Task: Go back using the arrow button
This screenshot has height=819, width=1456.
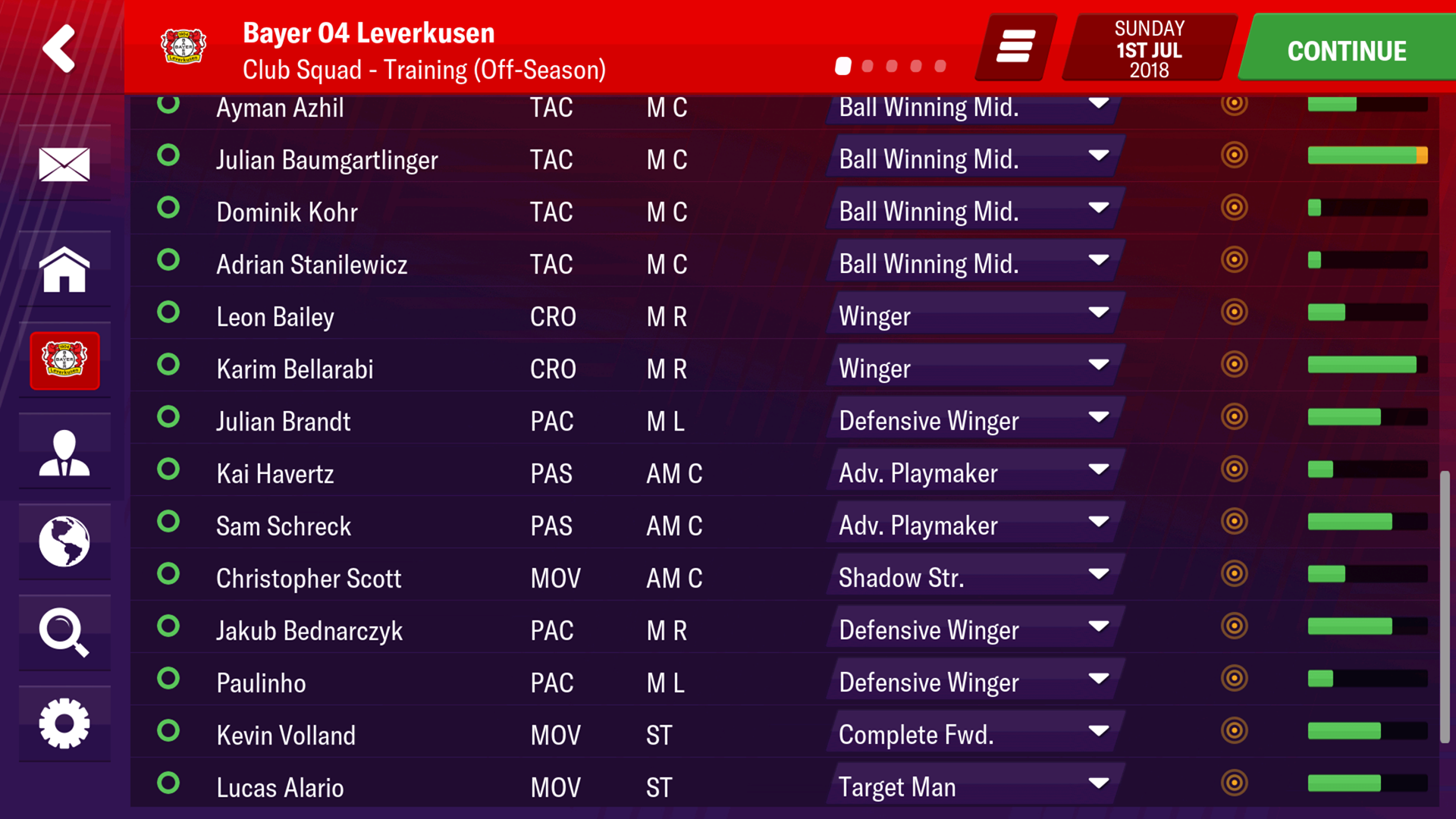Action: (59, 47)
